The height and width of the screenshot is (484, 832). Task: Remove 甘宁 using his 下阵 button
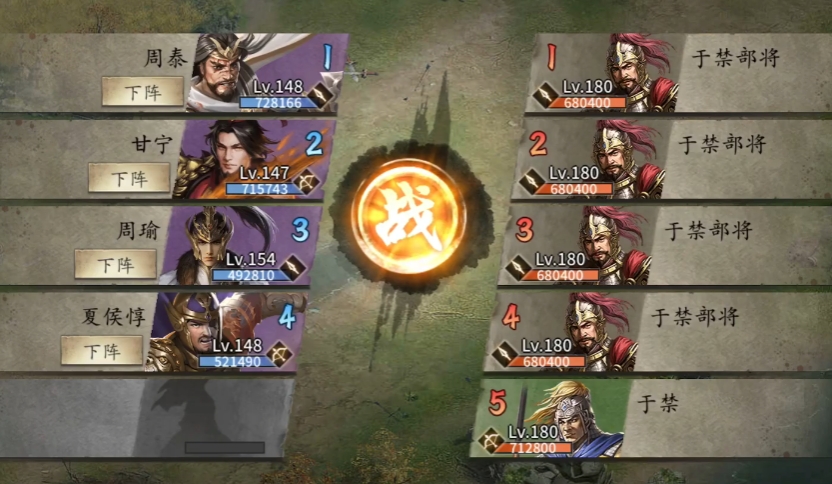129,177
